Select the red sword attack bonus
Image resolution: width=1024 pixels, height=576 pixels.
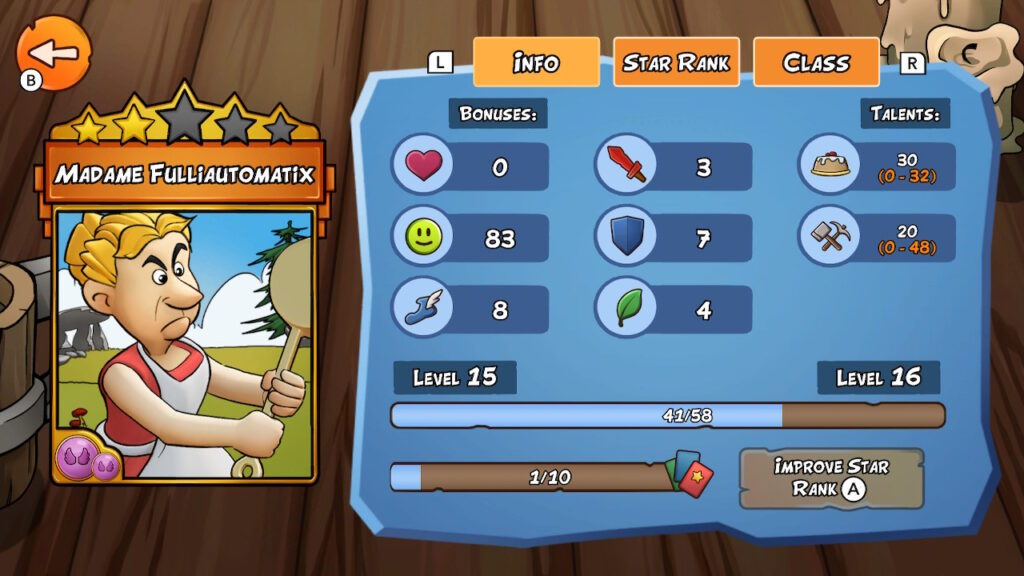pos(626,166)
